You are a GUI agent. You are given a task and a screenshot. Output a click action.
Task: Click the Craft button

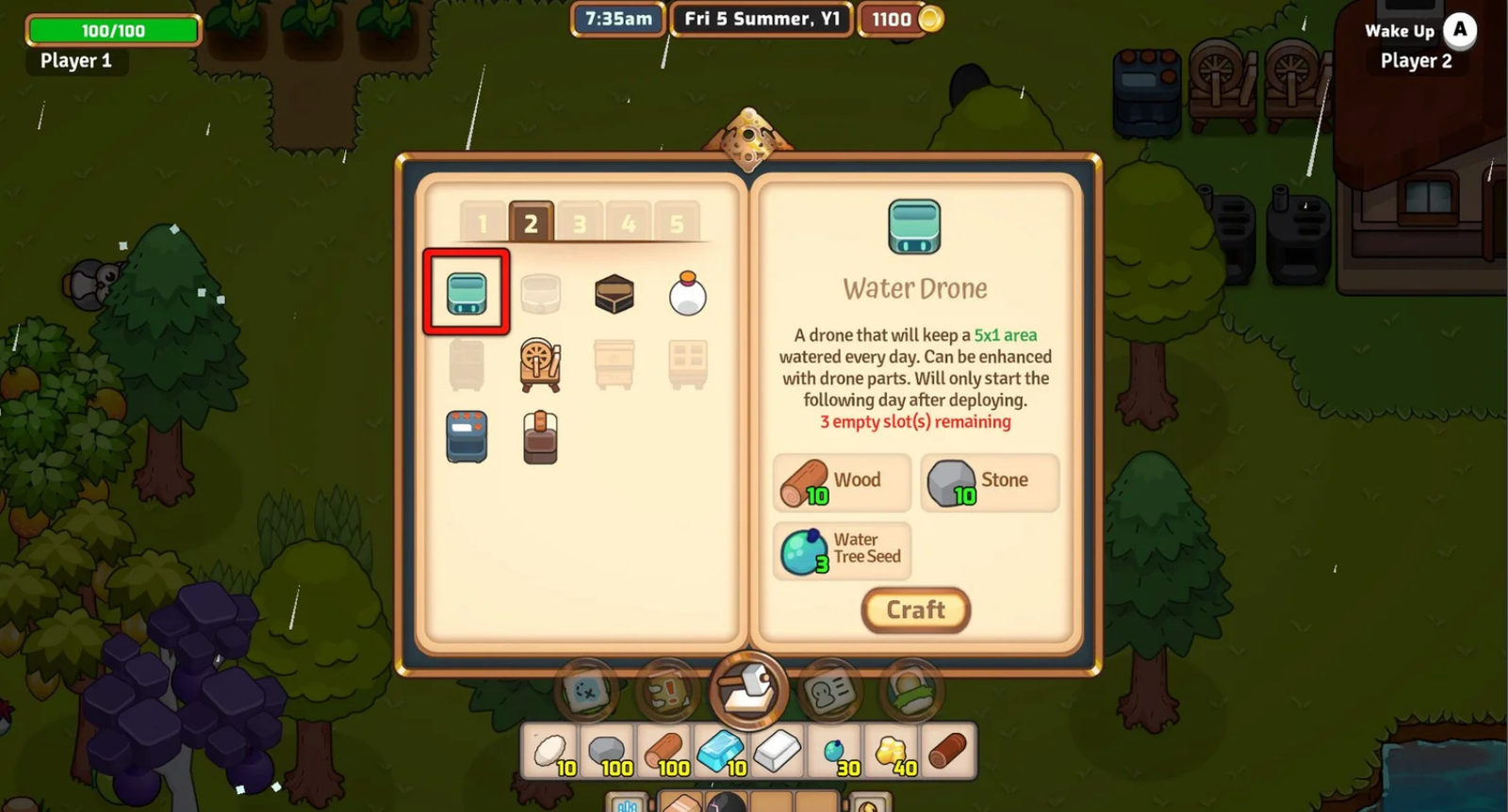[x=914, y=609]
